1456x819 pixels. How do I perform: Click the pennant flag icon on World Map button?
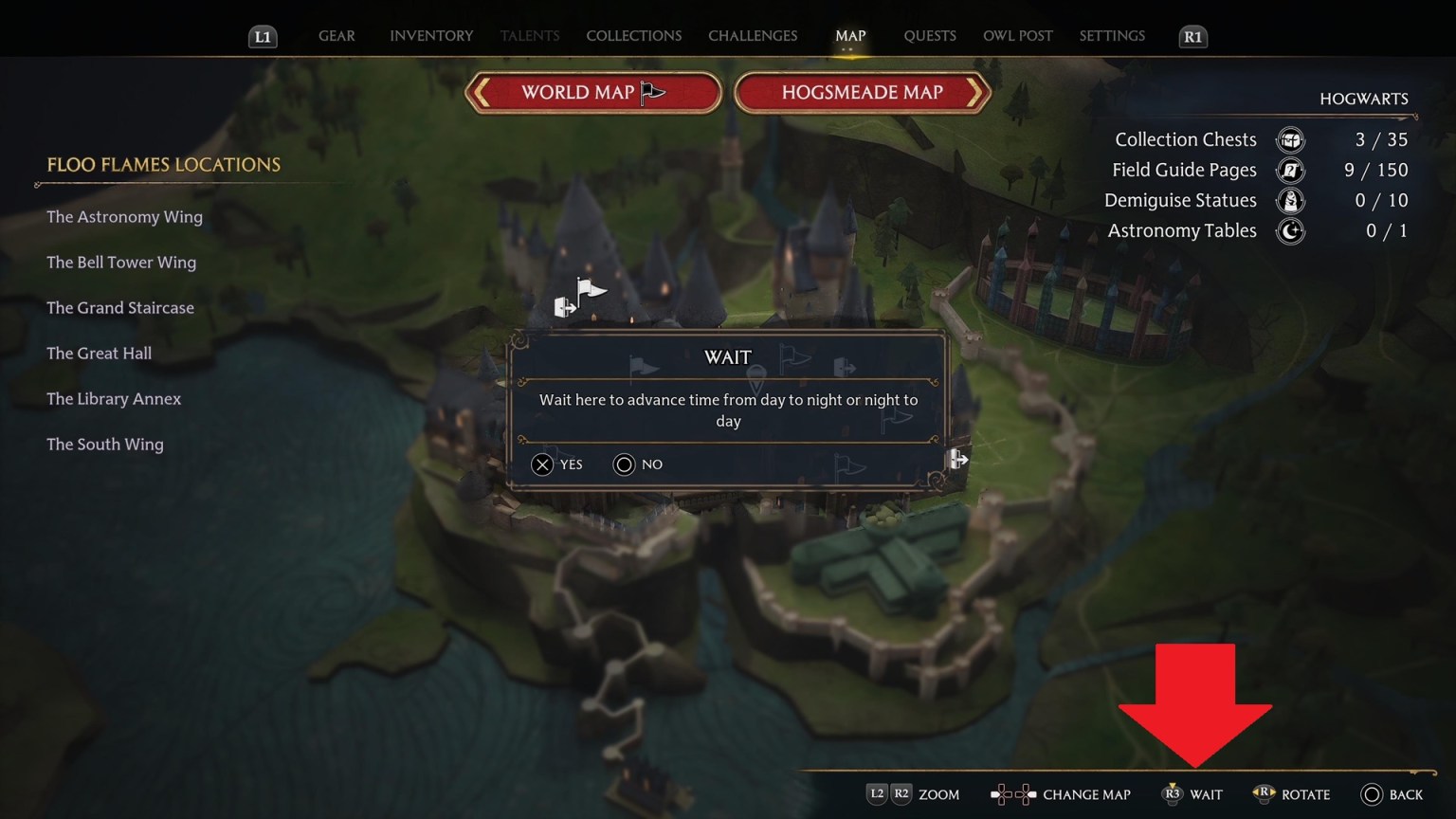pyautogui.click(x=650, y=90)
